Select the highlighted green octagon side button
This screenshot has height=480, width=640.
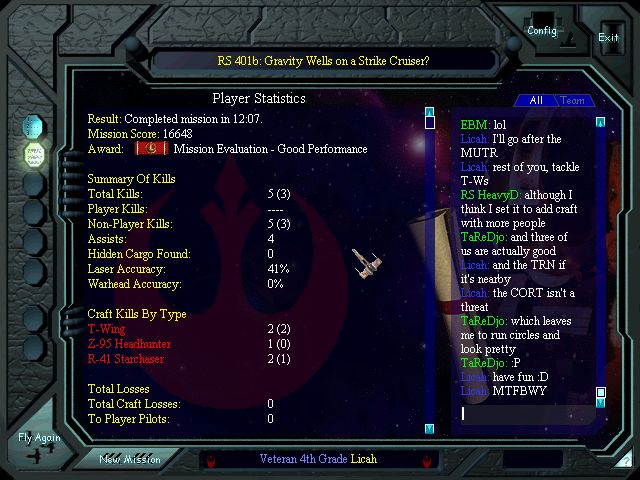(35, 155)
